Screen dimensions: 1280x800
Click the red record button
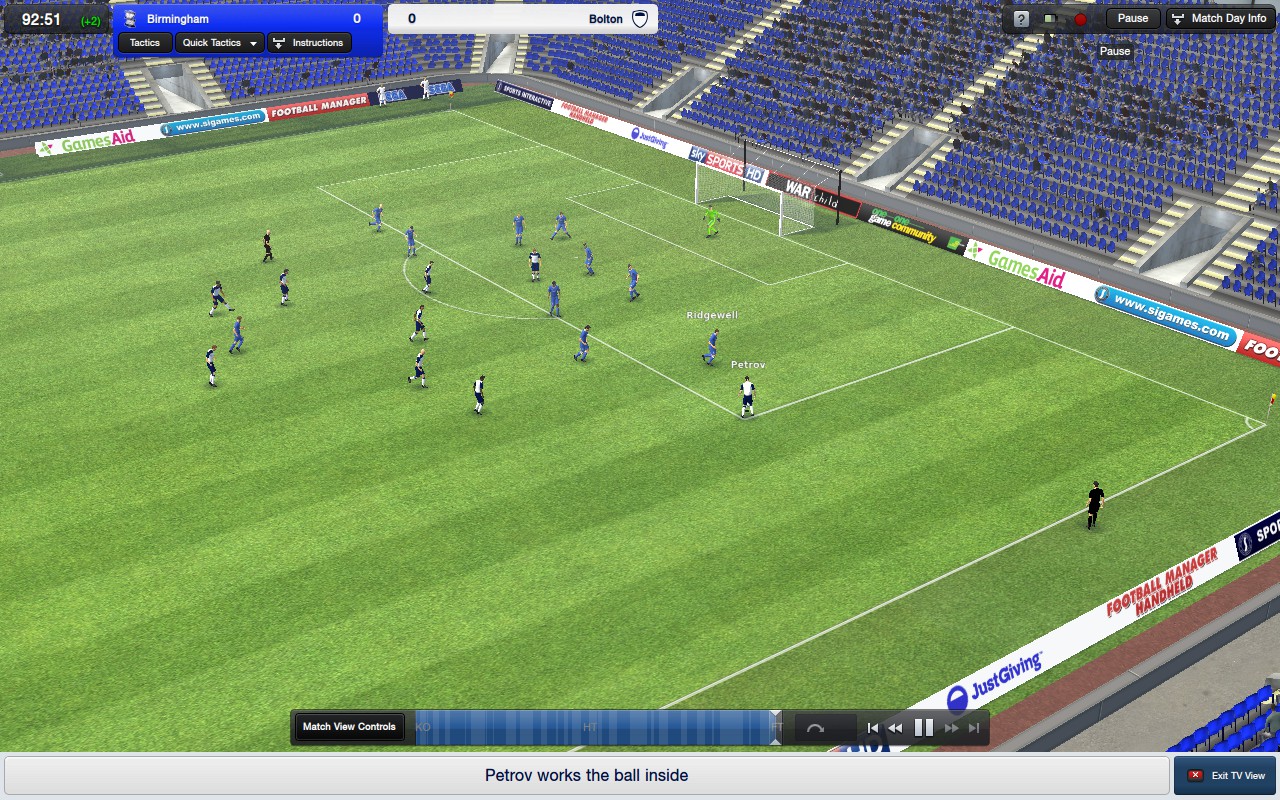tap(1080, 19)
